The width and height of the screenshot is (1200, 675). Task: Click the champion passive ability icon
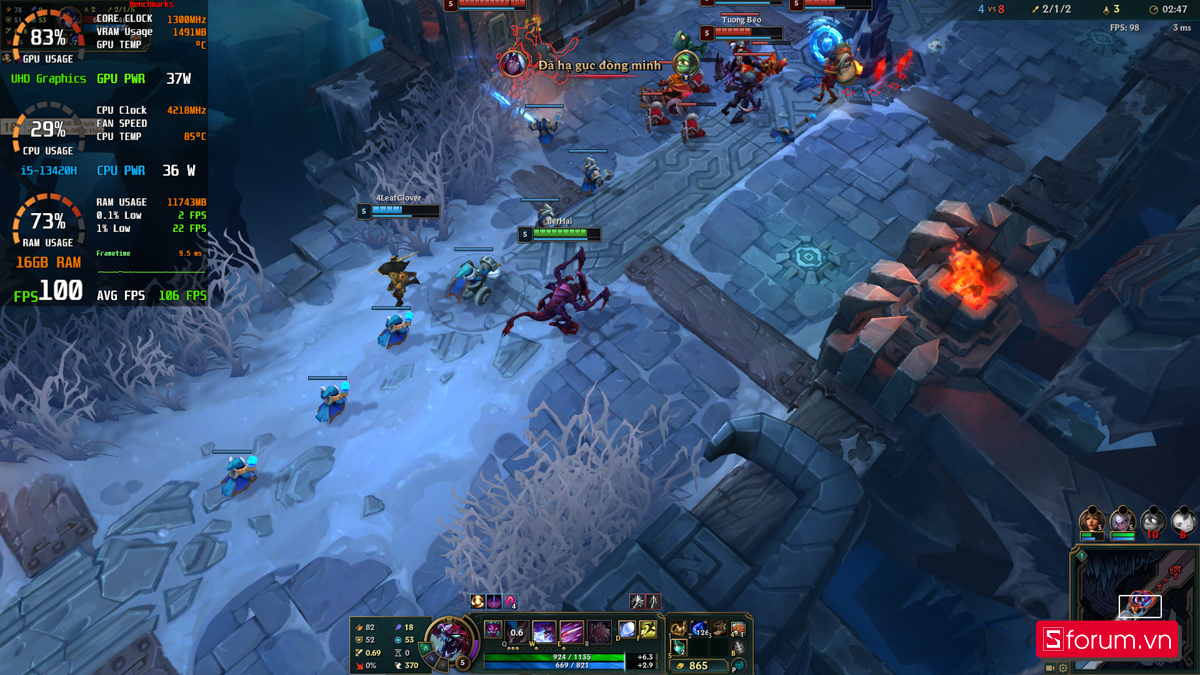494,629
